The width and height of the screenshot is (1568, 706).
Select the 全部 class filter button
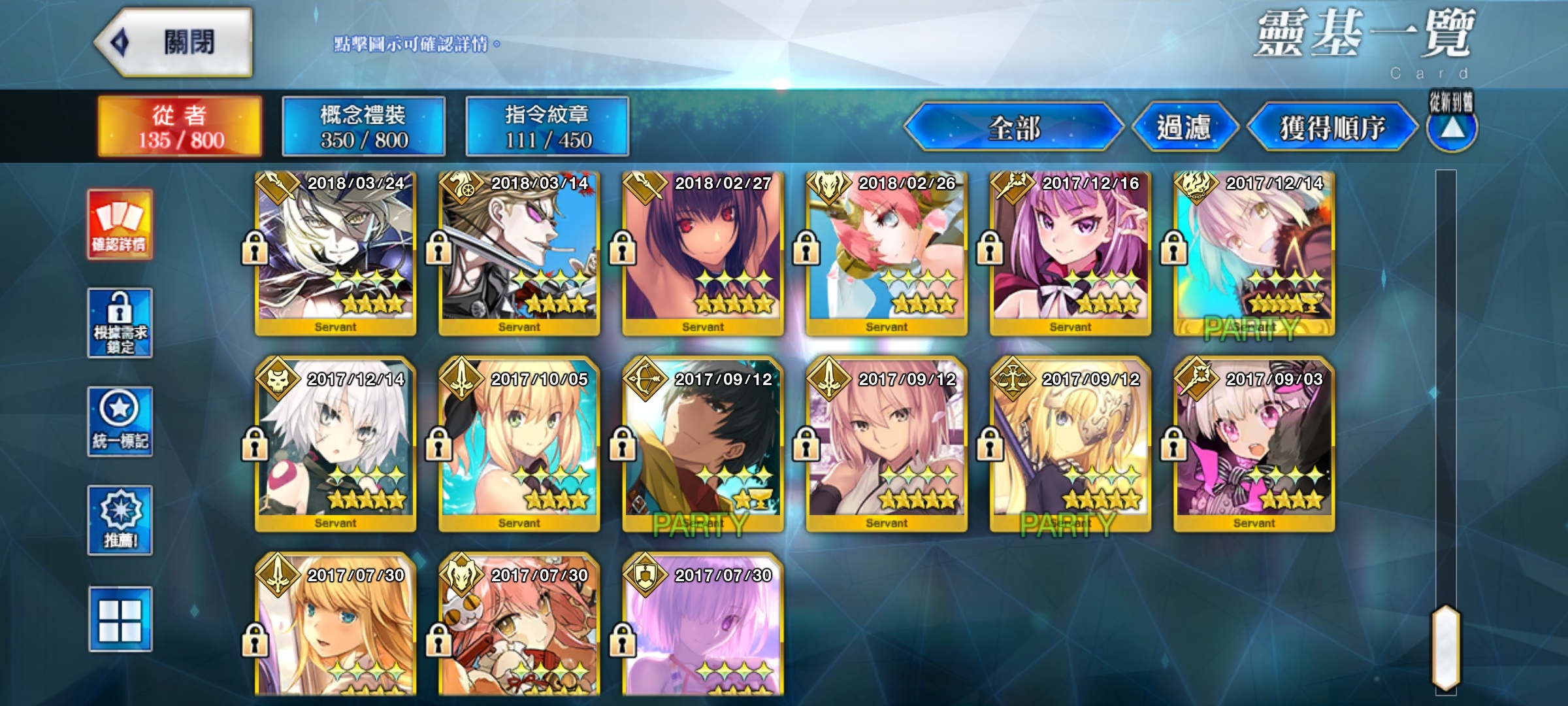pyautogui.click(x=1013, y=127)
